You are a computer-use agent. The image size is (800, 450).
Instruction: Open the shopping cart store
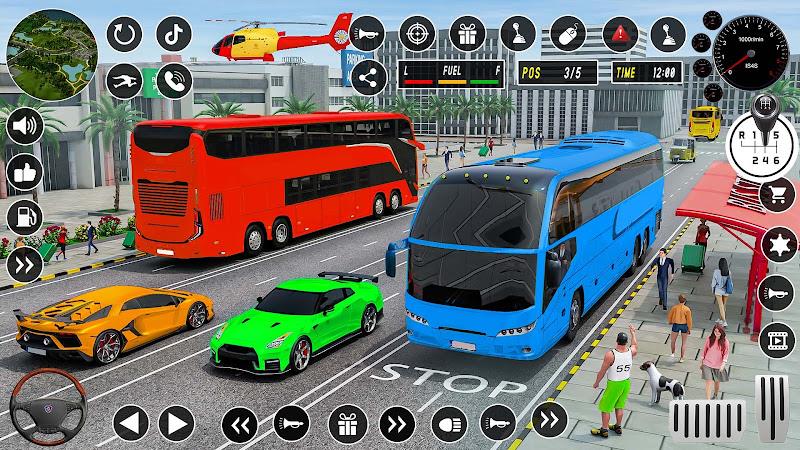click(x=775, y=196)
